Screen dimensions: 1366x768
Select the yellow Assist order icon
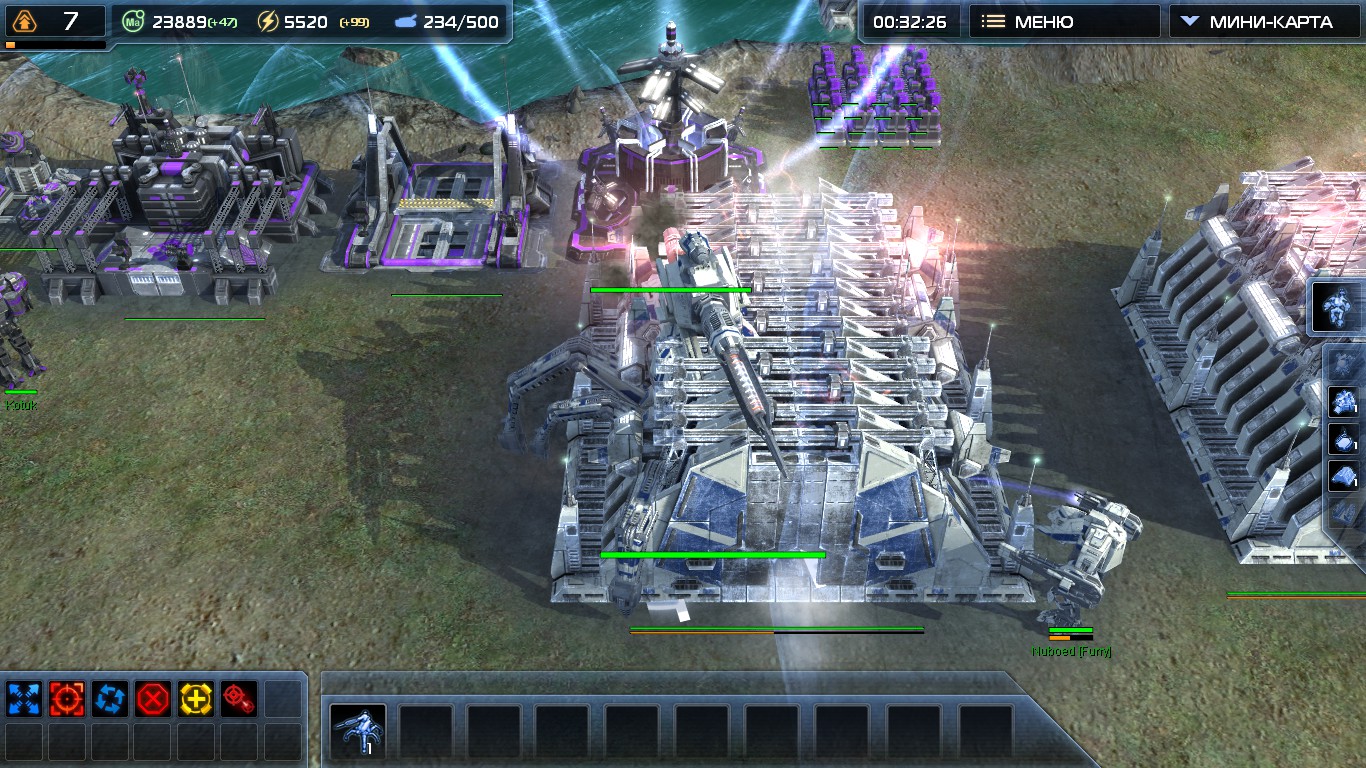pos(194,698)
